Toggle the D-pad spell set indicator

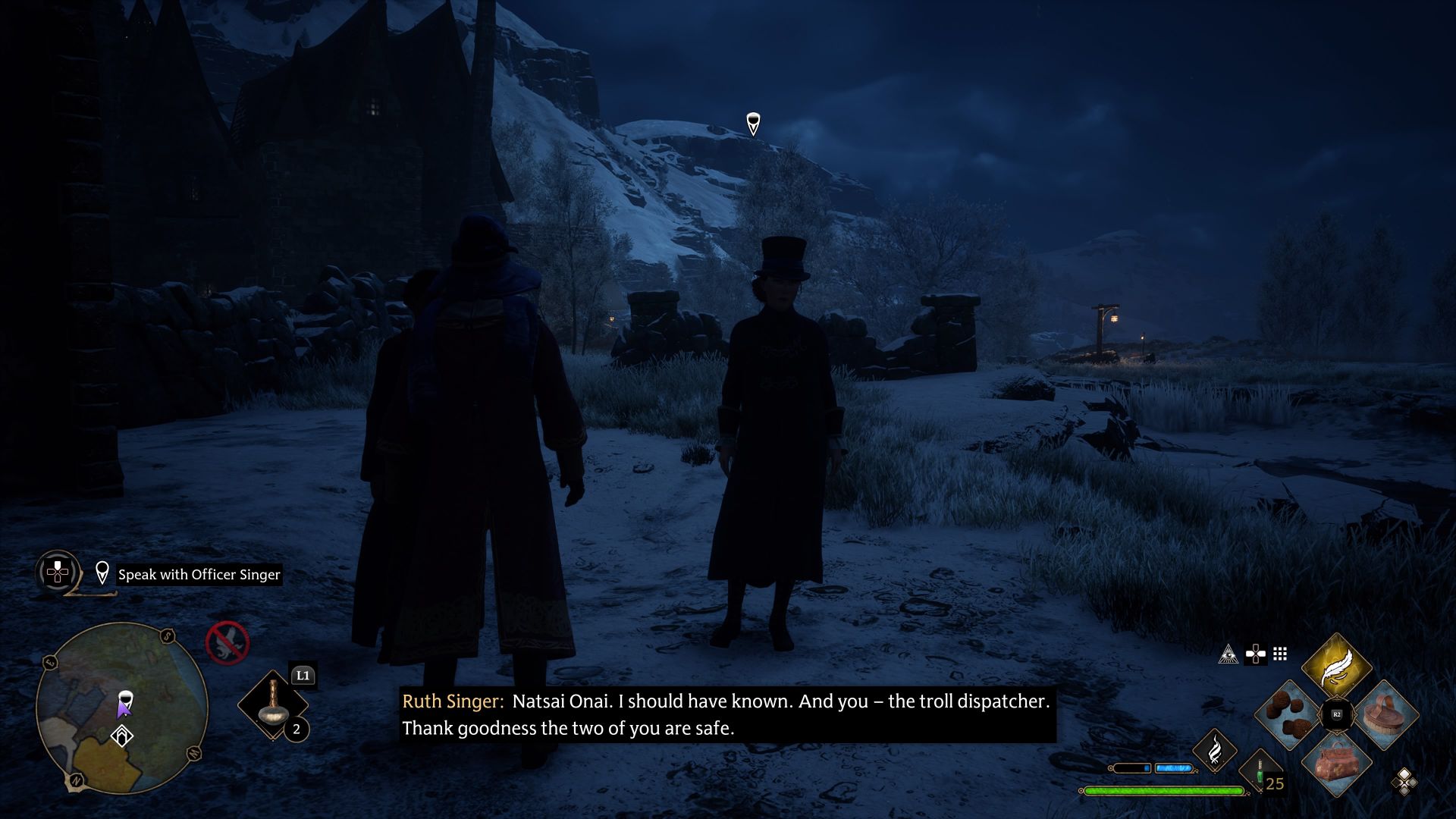click(x=1256, y=655)
